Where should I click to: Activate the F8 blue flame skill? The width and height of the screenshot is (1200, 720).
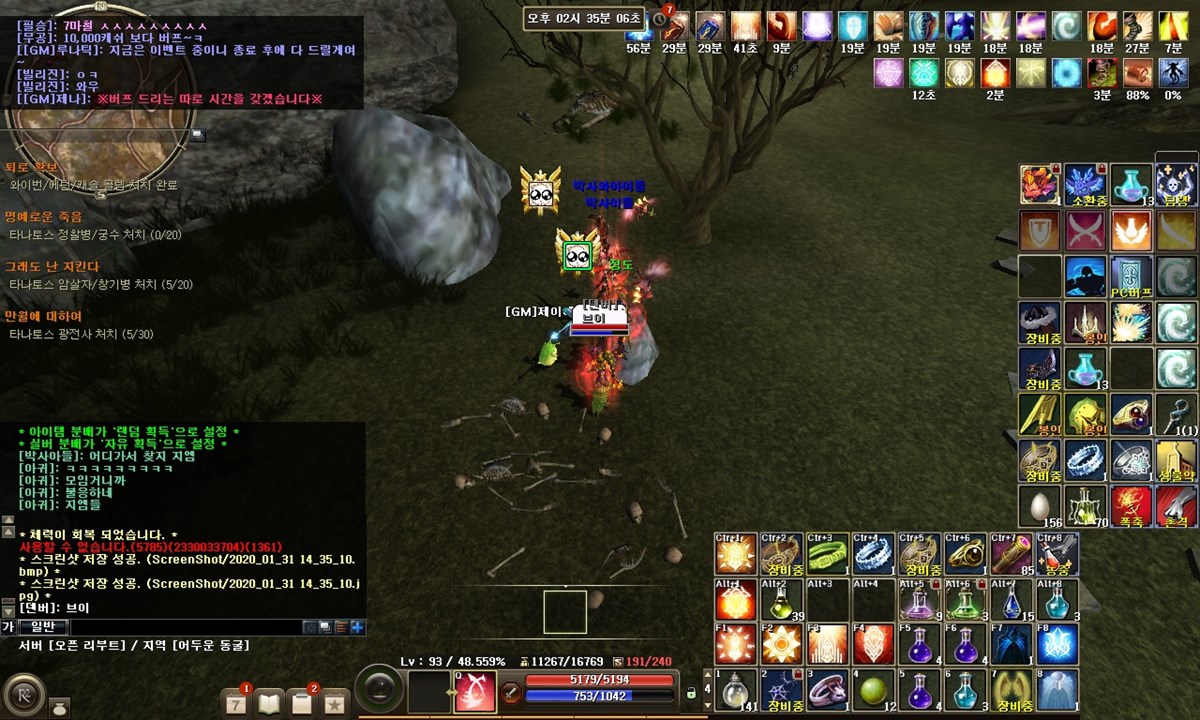pyautogui.click(x=1055, y=645)
